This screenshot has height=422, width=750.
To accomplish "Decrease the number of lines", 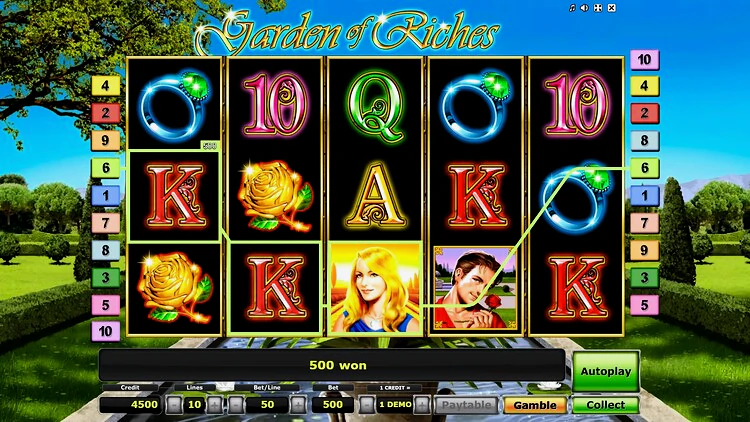I will coord(174,405).
